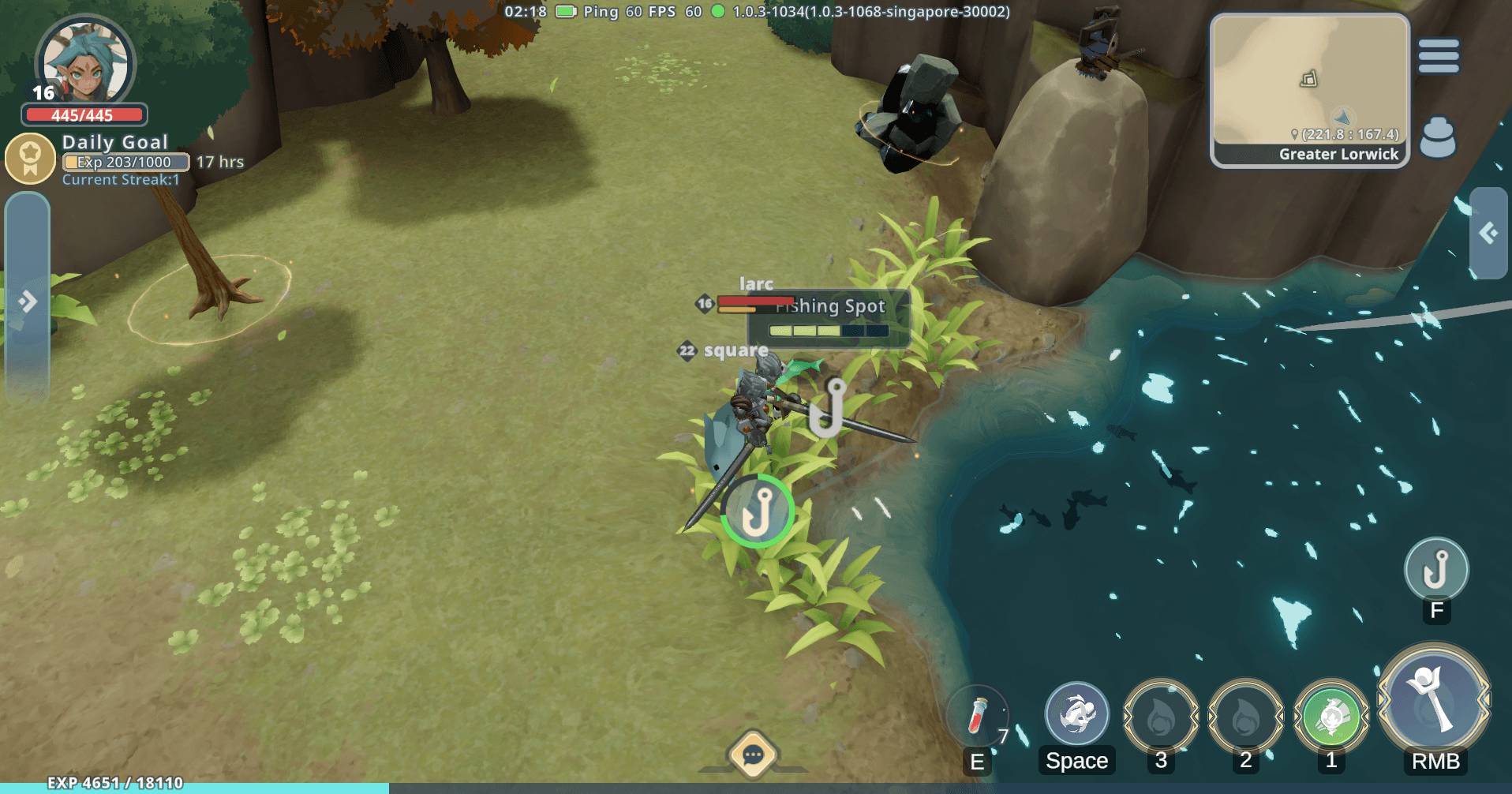Open the Greater Lorwick minimap

(x=1309, y=89)
